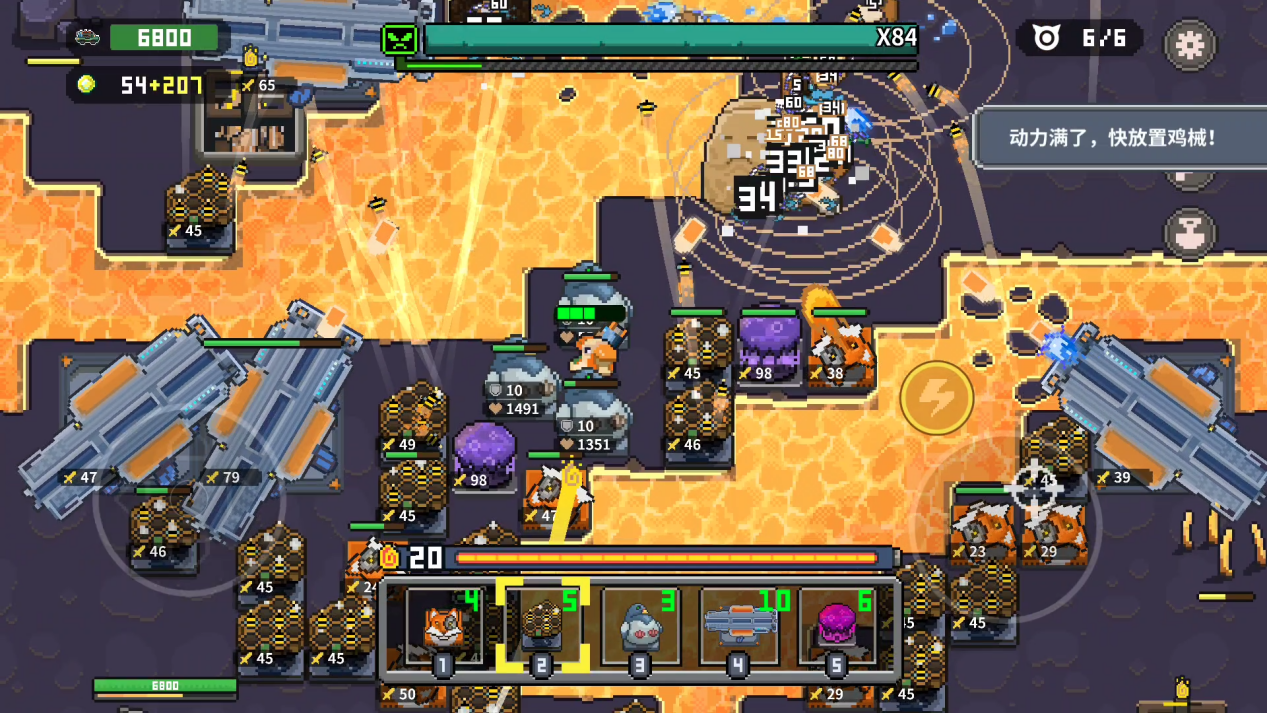Open the gear settings menu
The width and height of the screenshot is (1267, 713).
(1189, 45)
